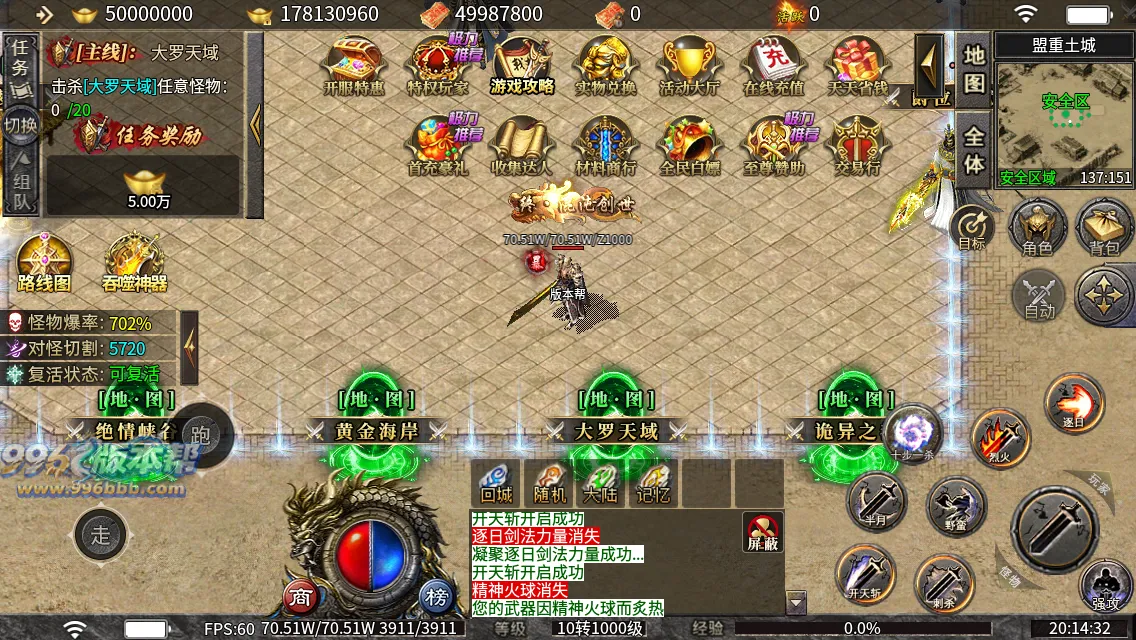Viewport: 1136px width, 640px height.
Task: Open the 交易行 trading house icon
Action: click(857, 145)
